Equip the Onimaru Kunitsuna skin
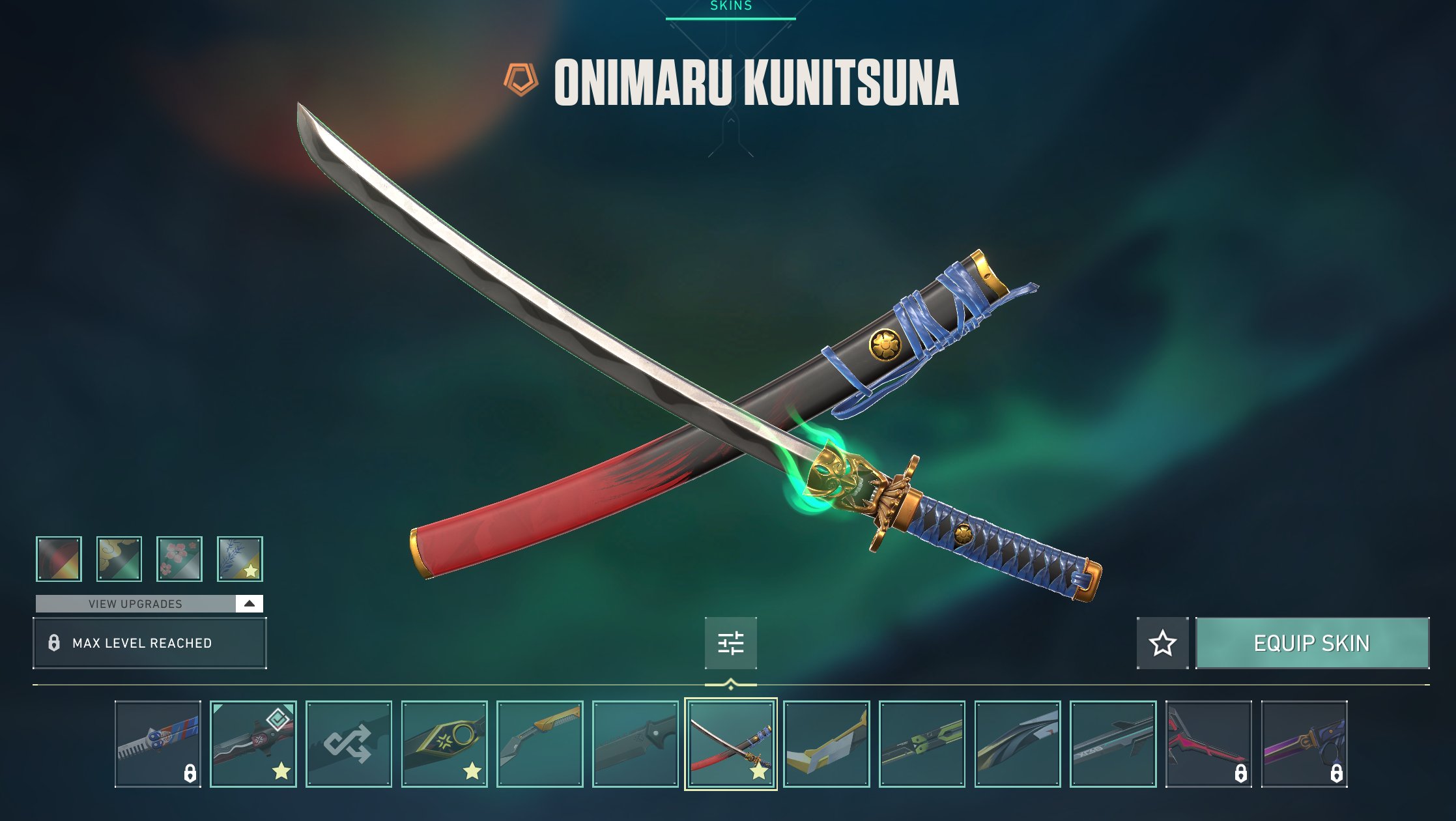Image resolution: width=1456 pixels, height=821 pixels. (x=1312, y=643)
